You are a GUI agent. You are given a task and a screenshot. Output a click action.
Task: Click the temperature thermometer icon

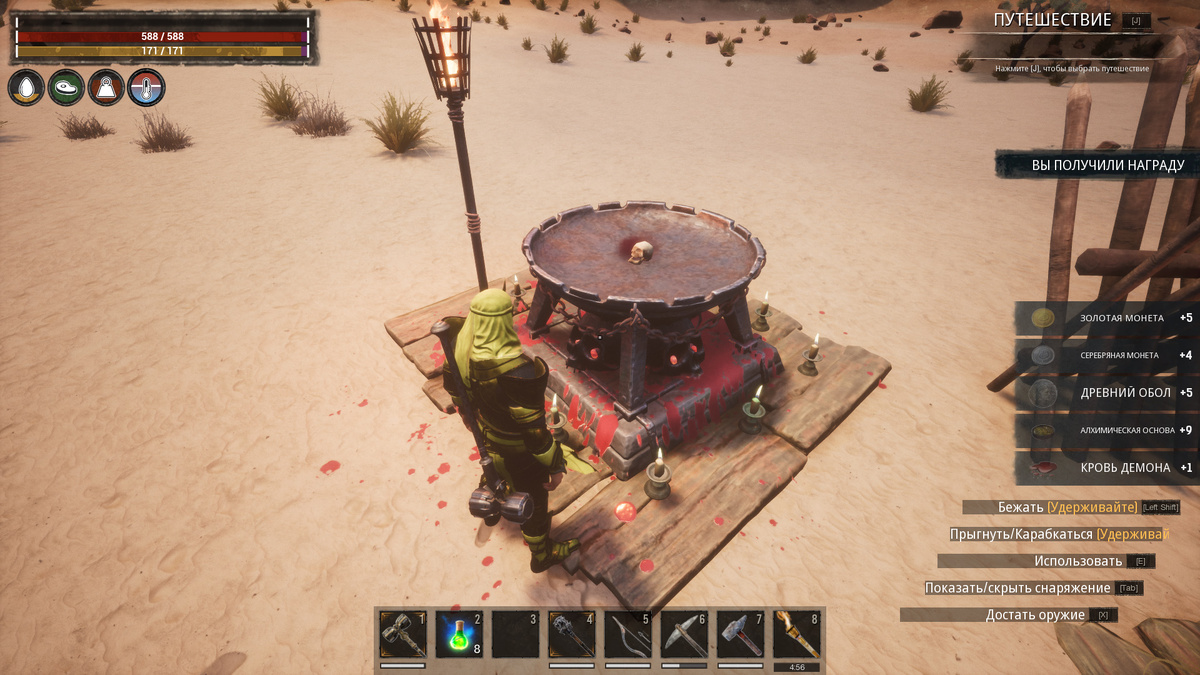point(146,88)
